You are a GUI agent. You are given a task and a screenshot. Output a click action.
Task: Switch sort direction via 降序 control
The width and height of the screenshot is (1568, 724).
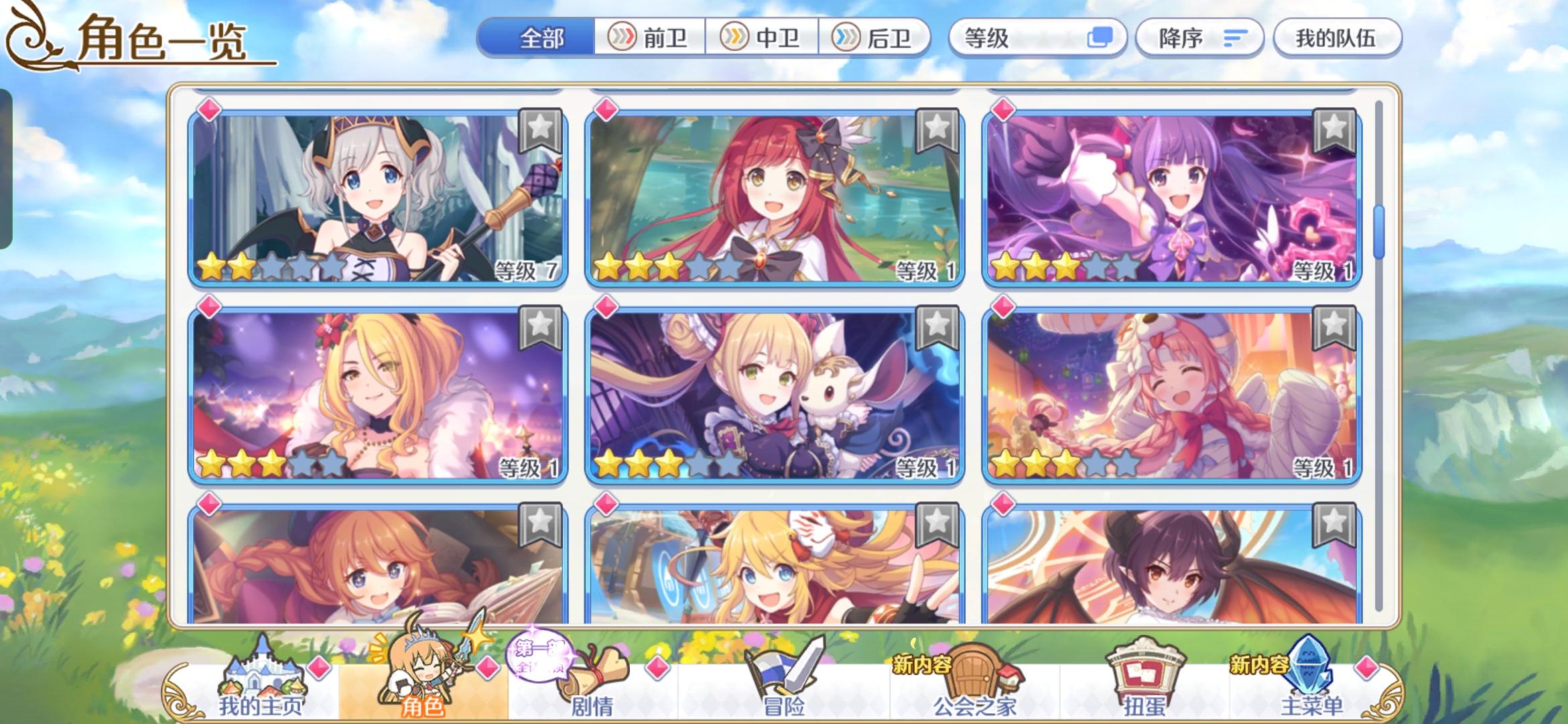point(1199,38)
